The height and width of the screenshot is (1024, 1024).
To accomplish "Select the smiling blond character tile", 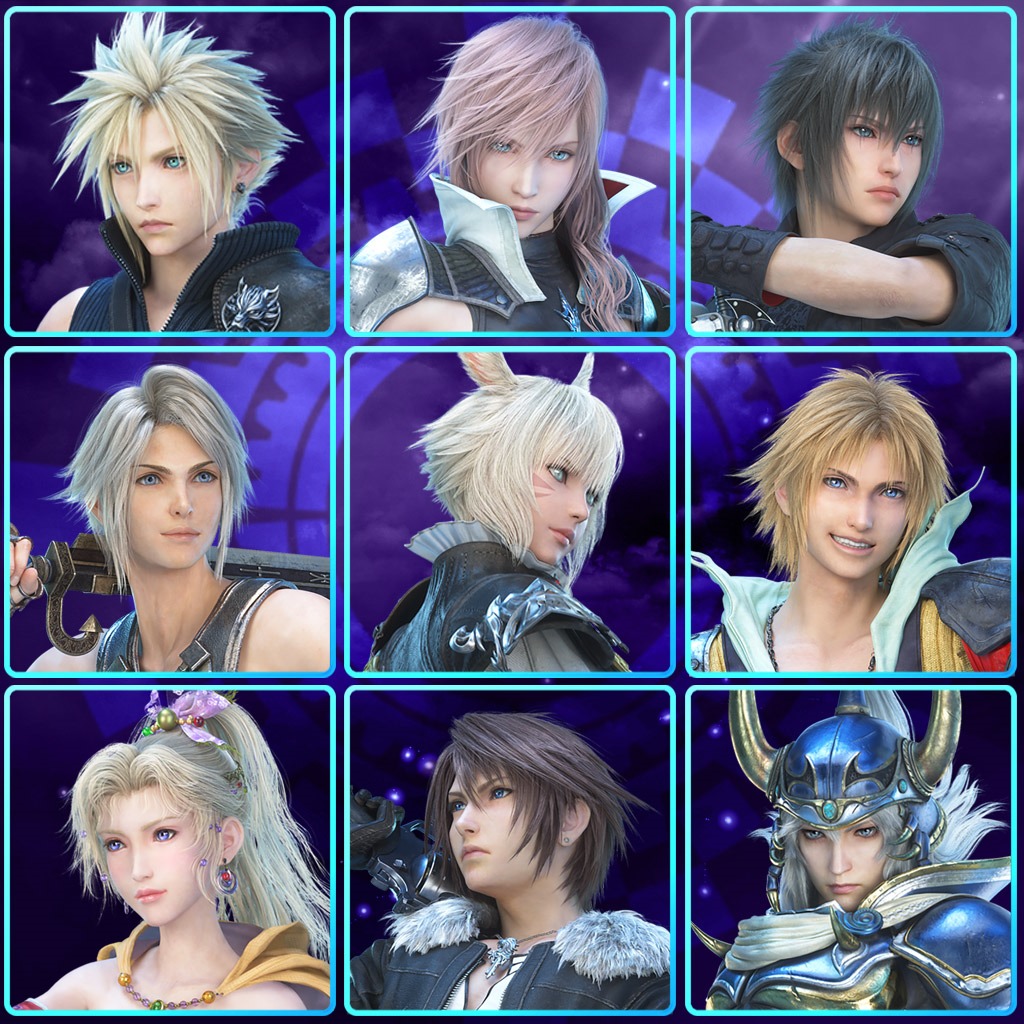I will point(850,511).
